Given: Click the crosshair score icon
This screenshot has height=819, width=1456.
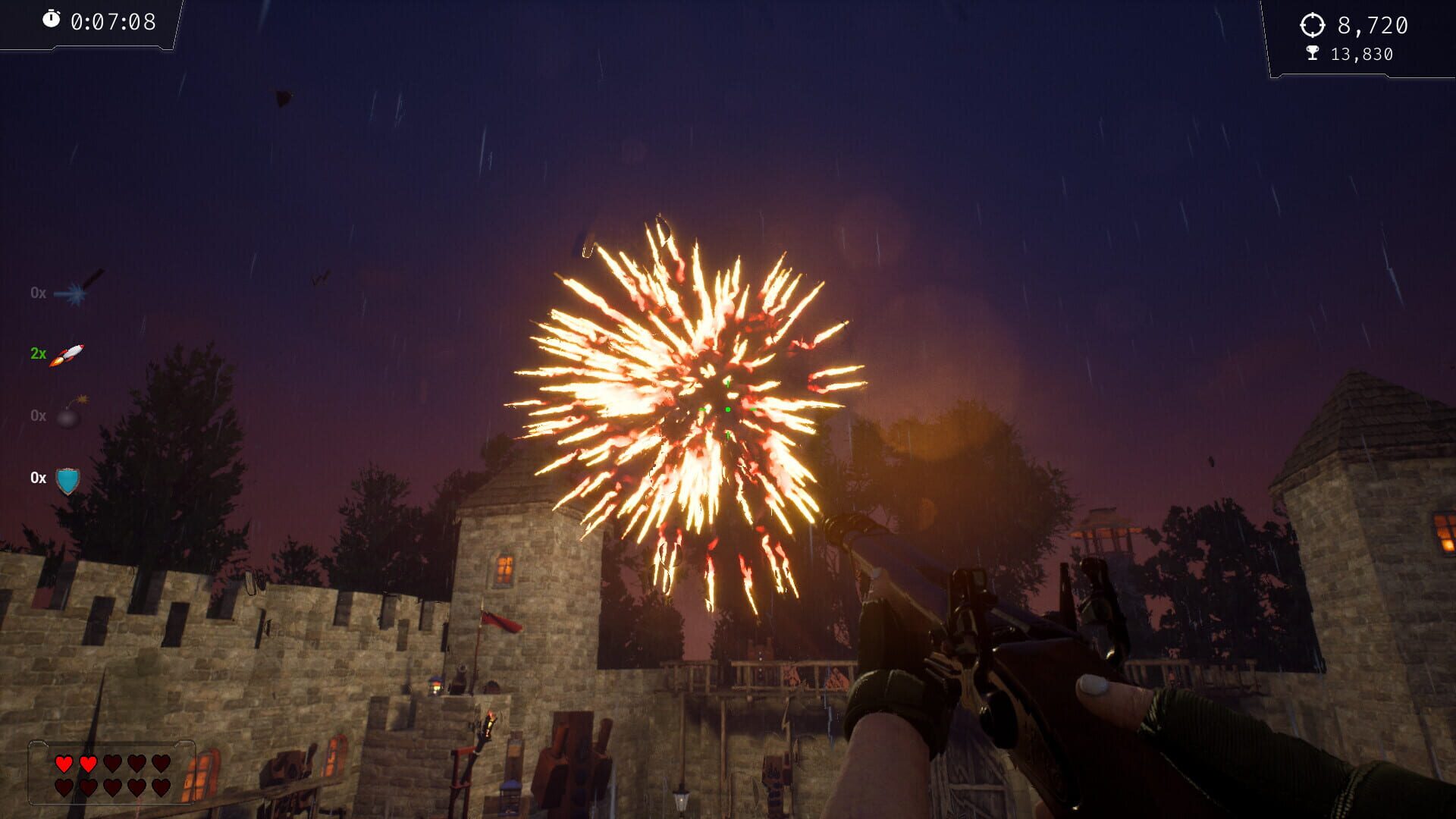Looking at the screenshot, I should [1314, 24].
